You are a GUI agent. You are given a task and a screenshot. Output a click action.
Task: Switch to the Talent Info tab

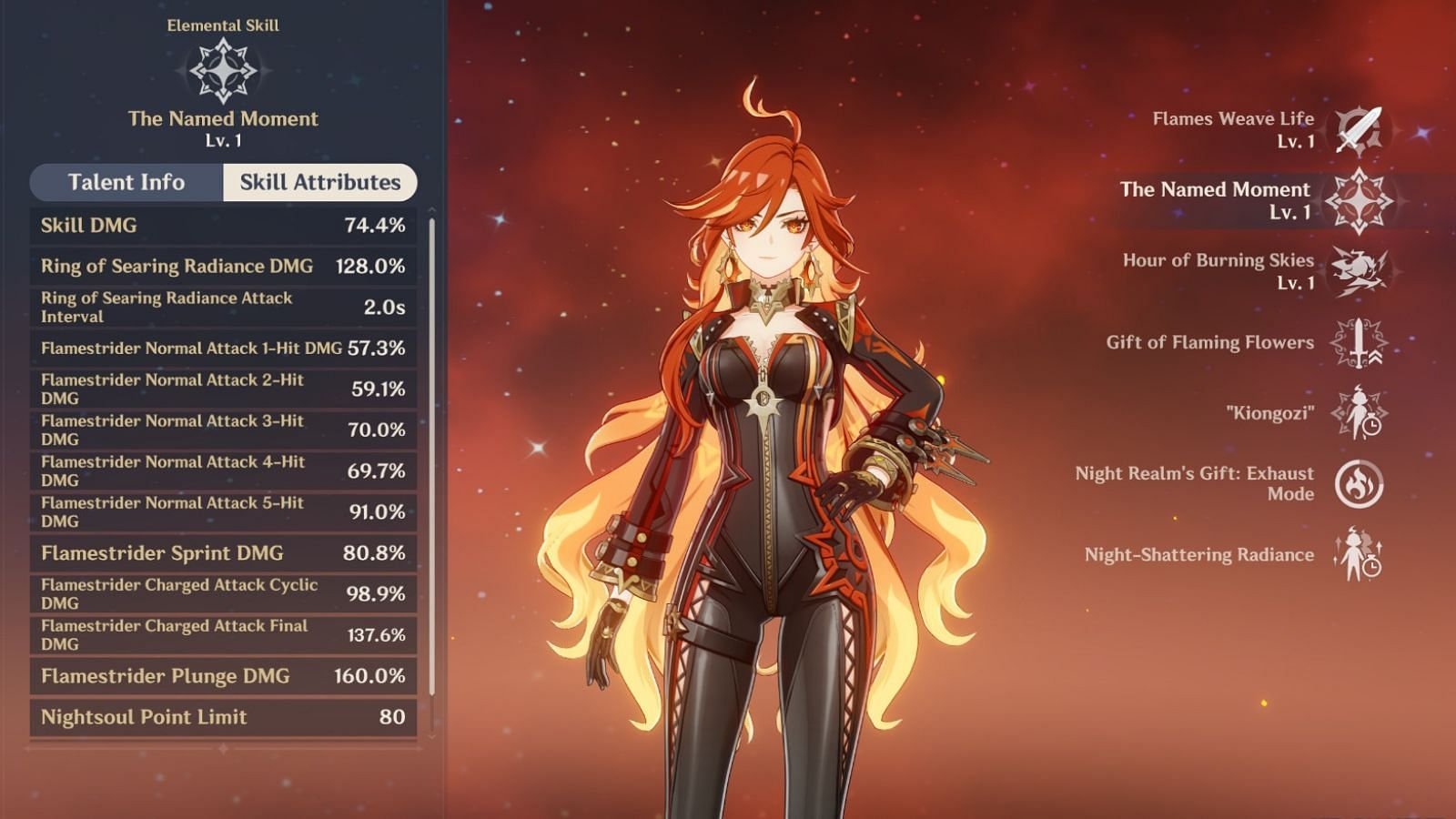pyautogui.click(x=126, y=182)
